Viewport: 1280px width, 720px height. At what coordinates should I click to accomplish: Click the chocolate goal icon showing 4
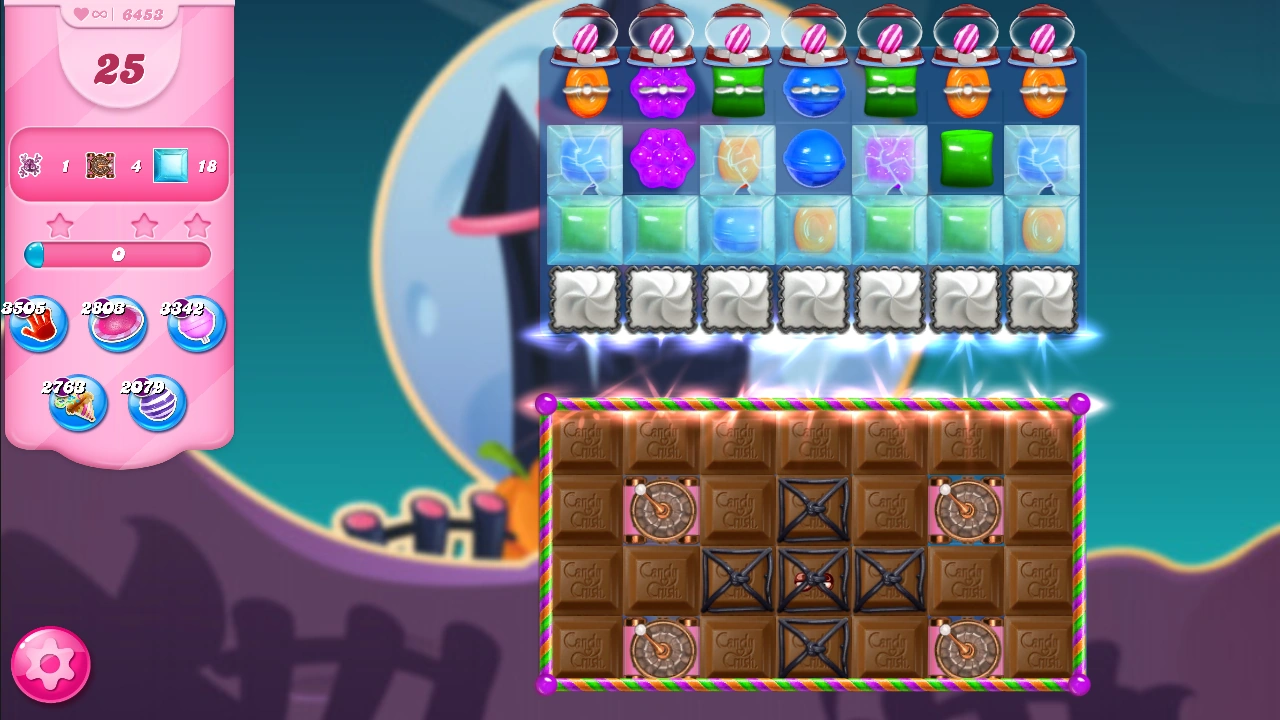coord(100,165)
